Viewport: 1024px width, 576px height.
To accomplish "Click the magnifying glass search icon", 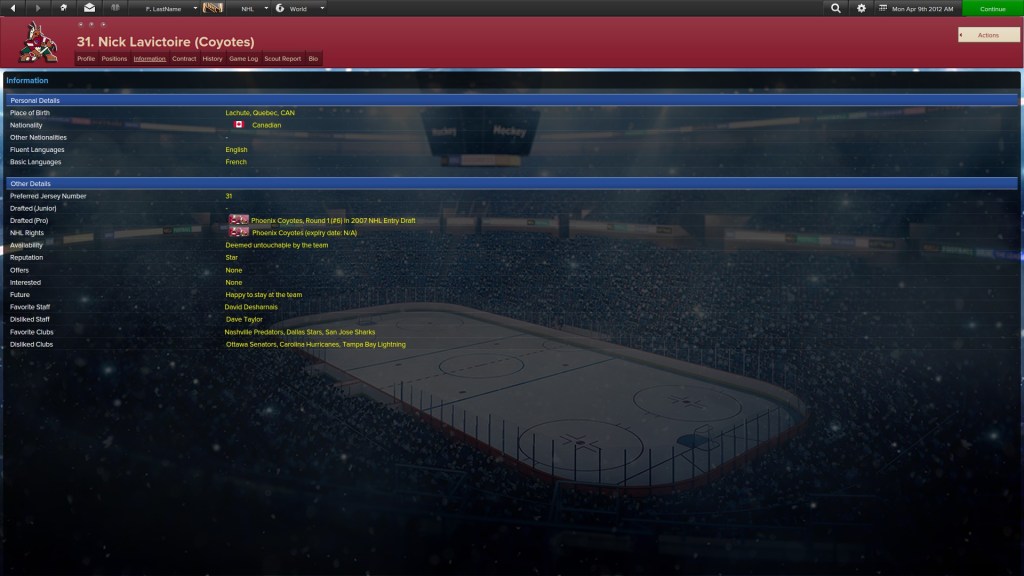I will pyautogui.click(x=836, y=8).
